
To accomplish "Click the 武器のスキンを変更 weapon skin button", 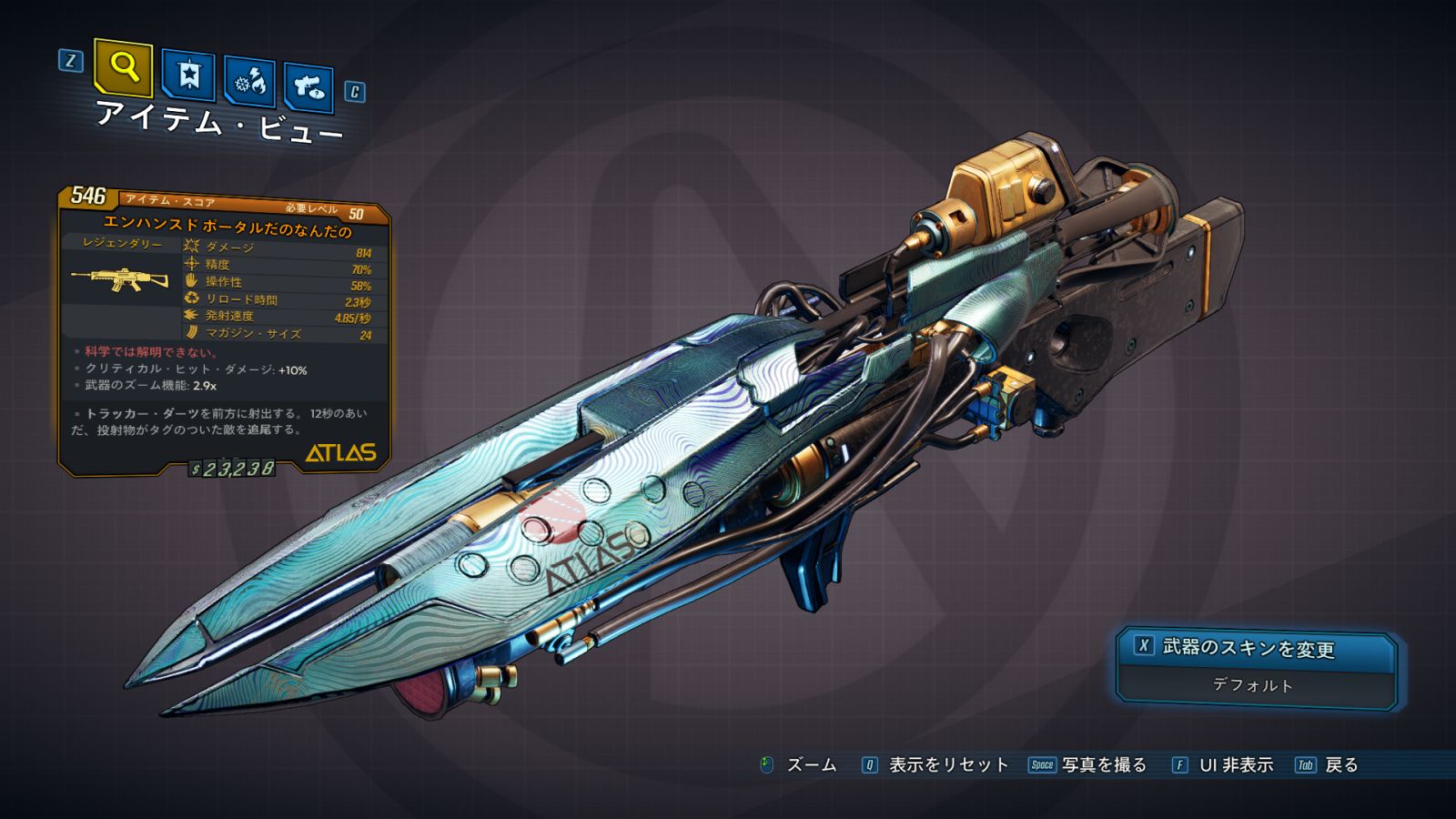I will (x=1254, y=648).
